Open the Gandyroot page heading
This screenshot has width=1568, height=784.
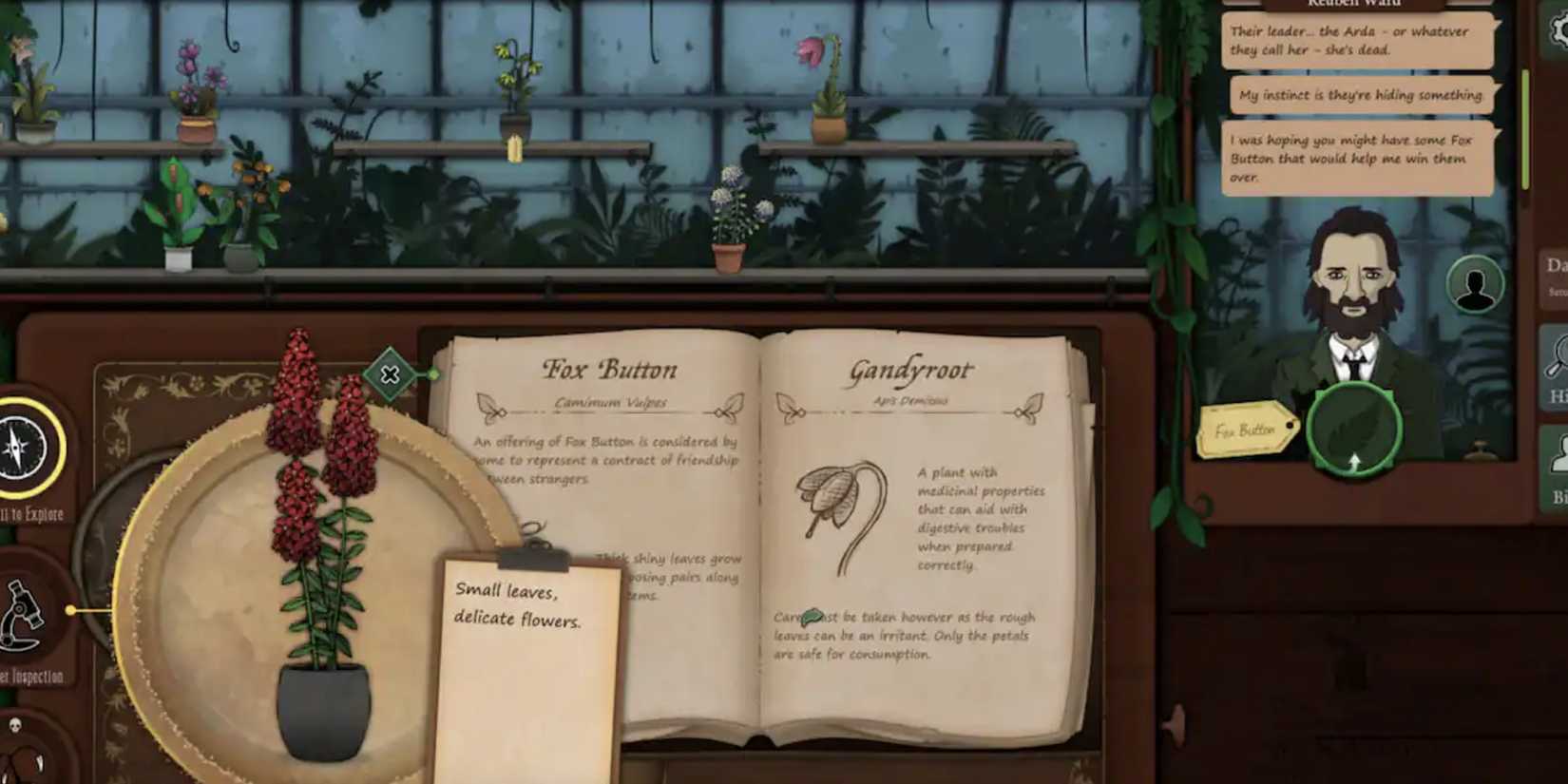pyautogui.click(x=910, y=369)
